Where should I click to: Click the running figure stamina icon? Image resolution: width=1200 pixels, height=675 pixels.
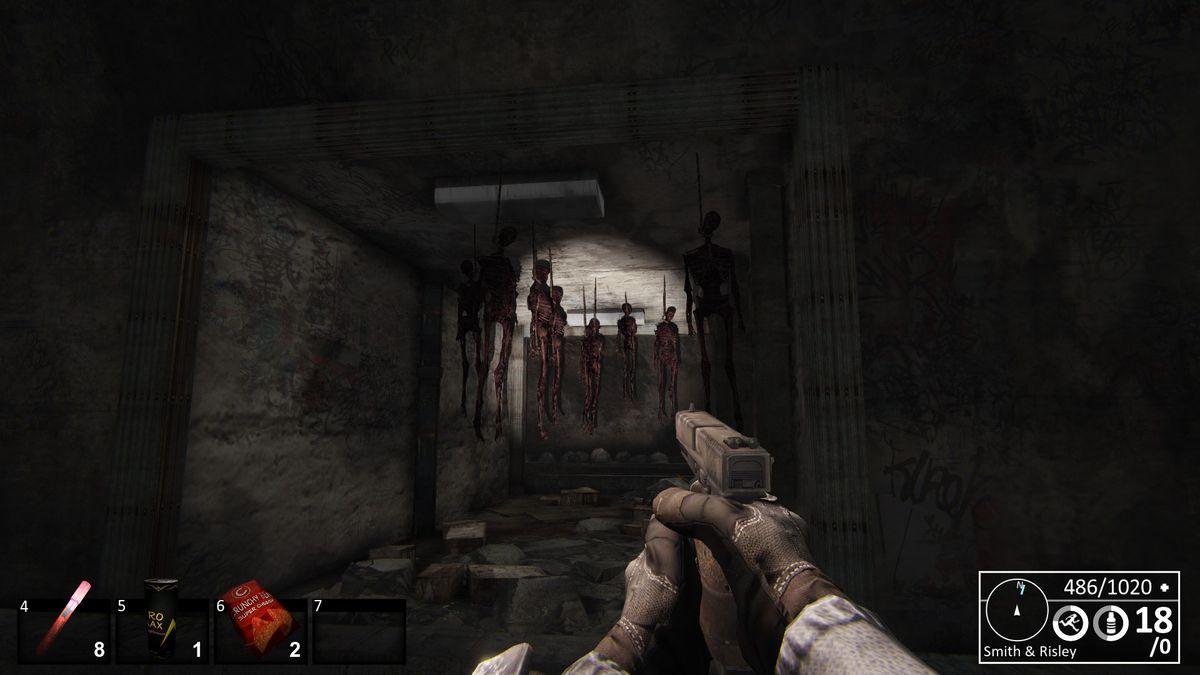click(1070, 624)
